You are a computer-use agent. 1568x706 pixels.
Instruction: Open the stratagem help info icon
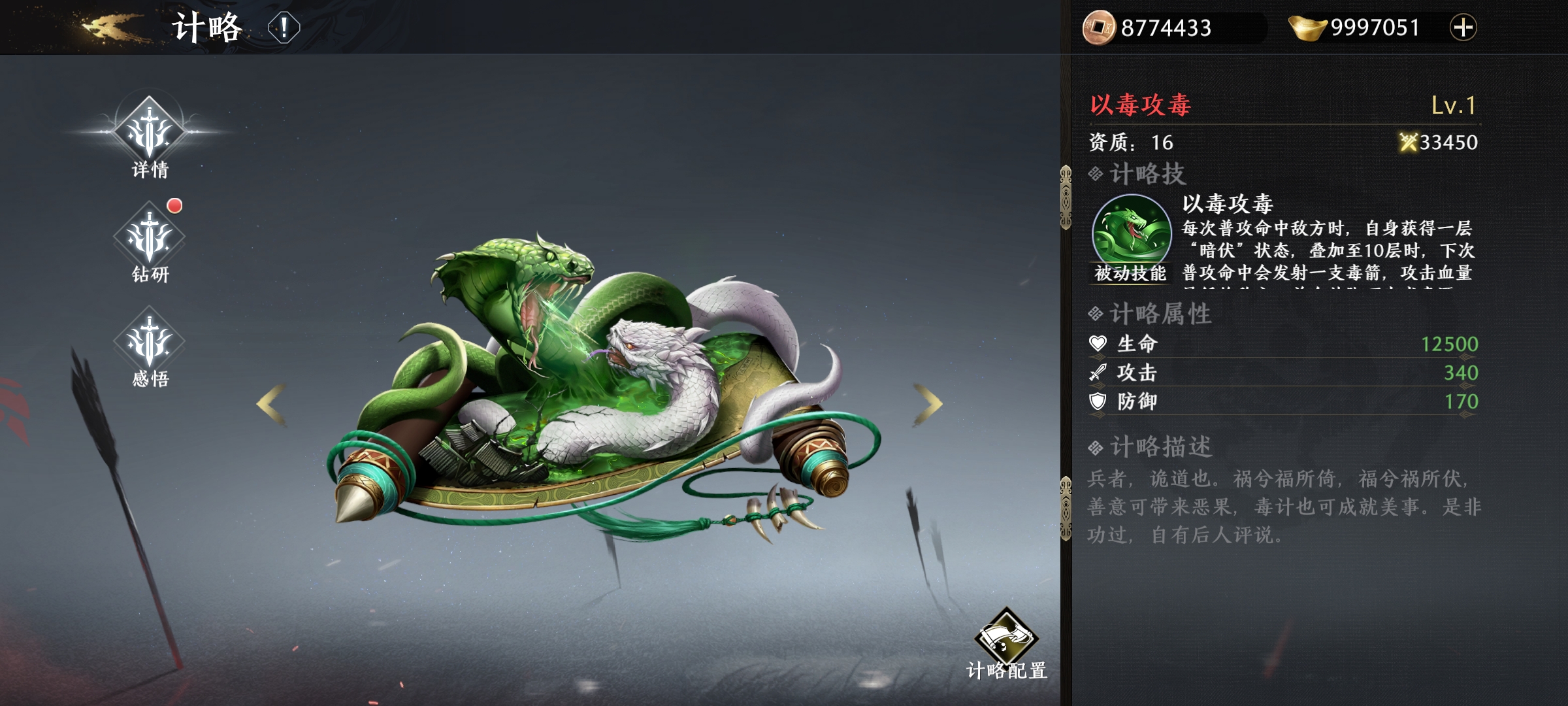point(284,28)
